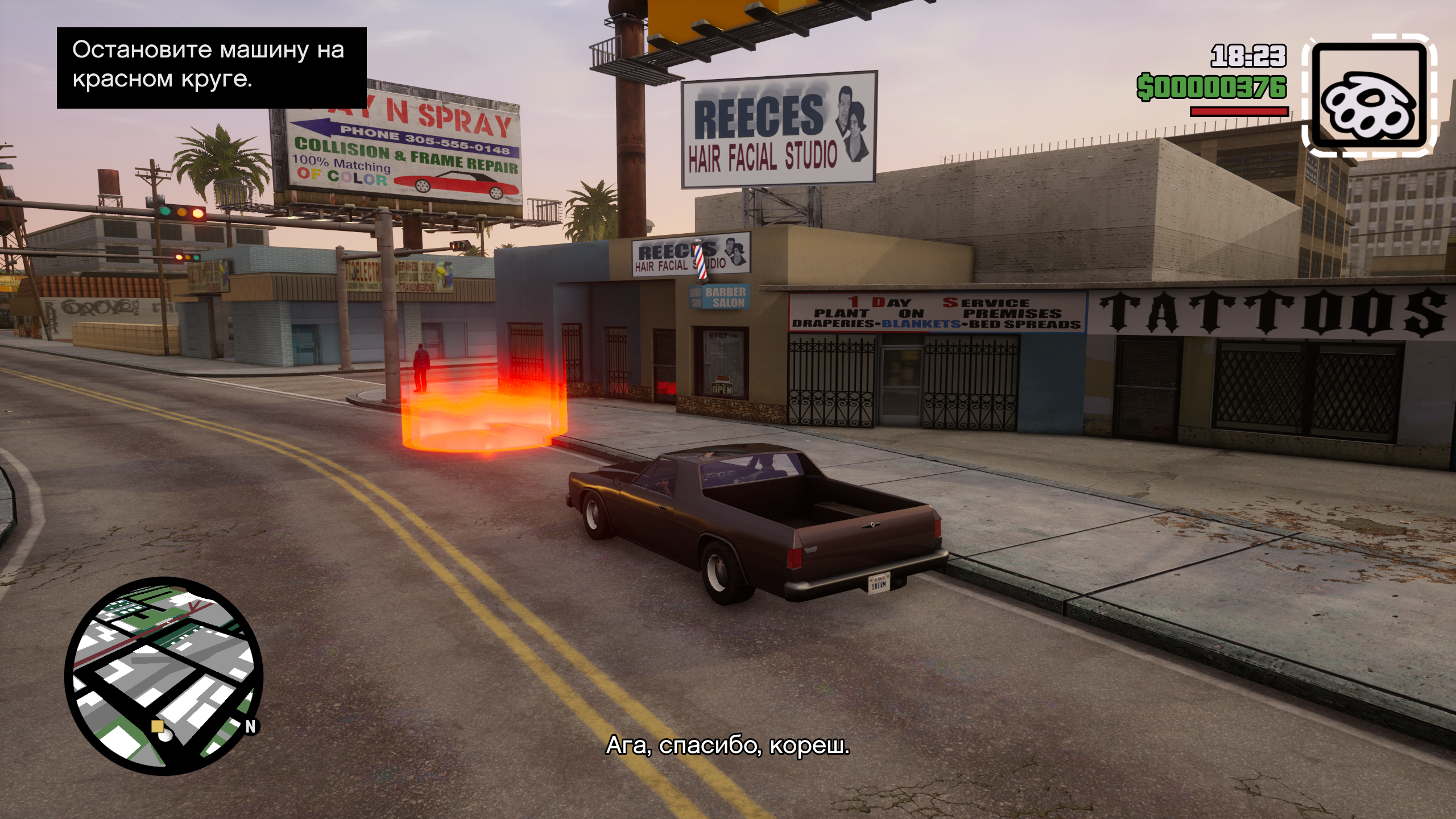Select the brass knuckles weapon icon
Viewport: 1456px width, 819px height.
pos(1368,96)
